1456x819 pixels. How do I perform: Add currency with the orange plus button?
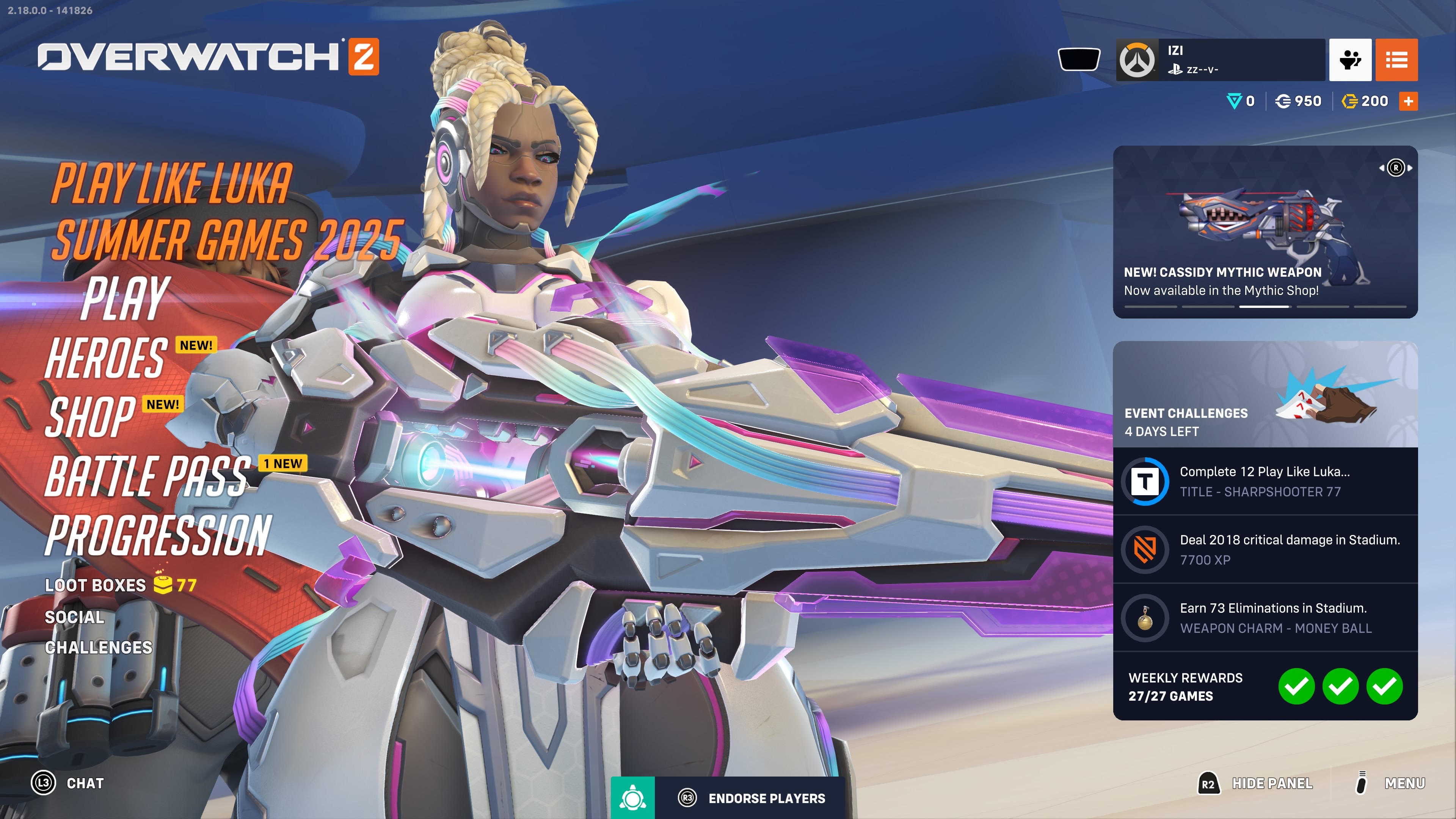[x=1408, y=101]
